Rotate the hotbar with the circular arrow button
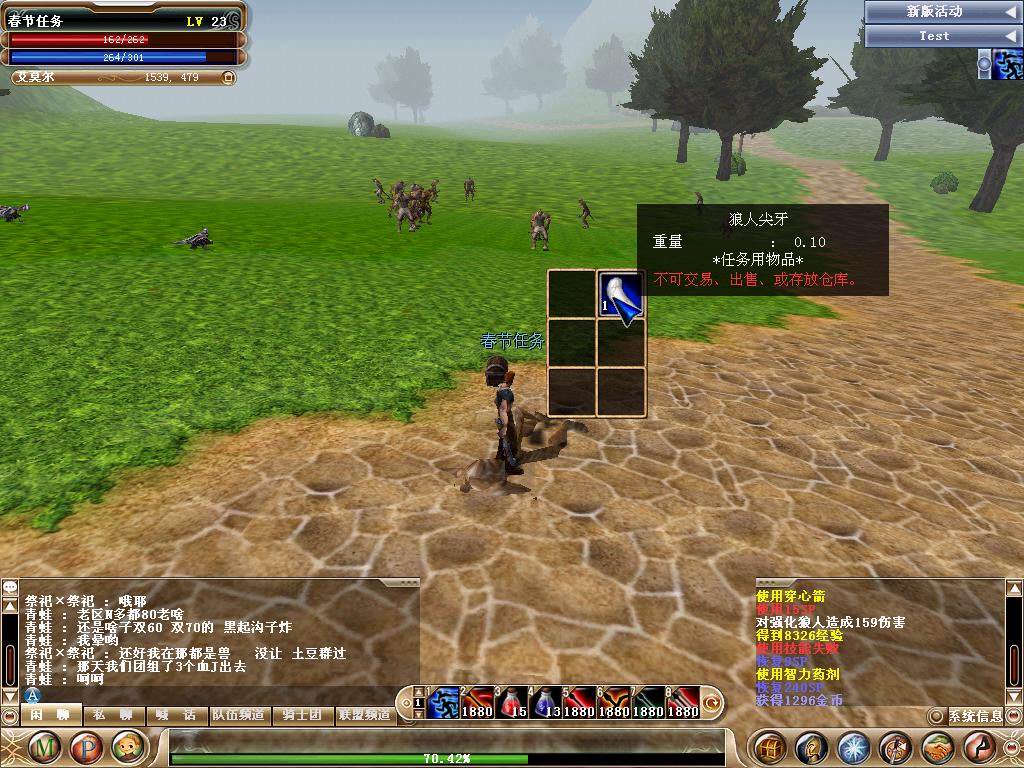 (713, 702)
